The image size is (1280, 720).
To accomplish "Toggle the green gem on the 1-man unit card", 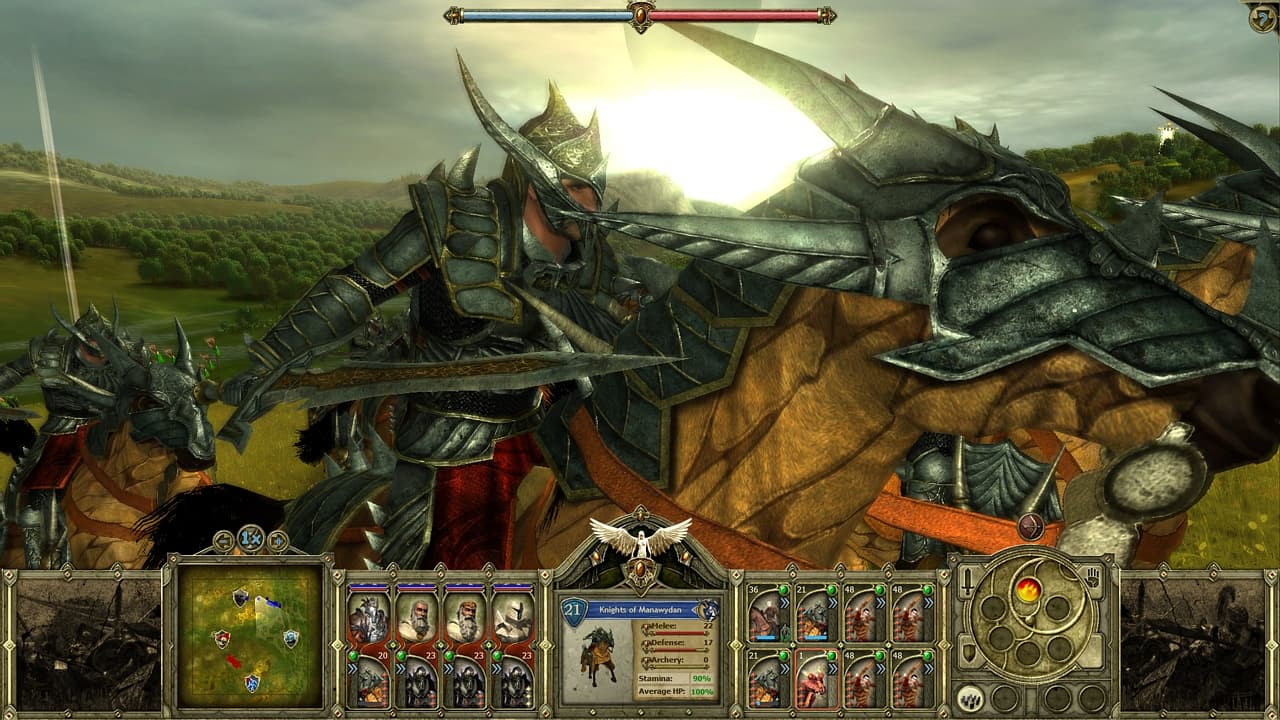I will tap(831, 656).
